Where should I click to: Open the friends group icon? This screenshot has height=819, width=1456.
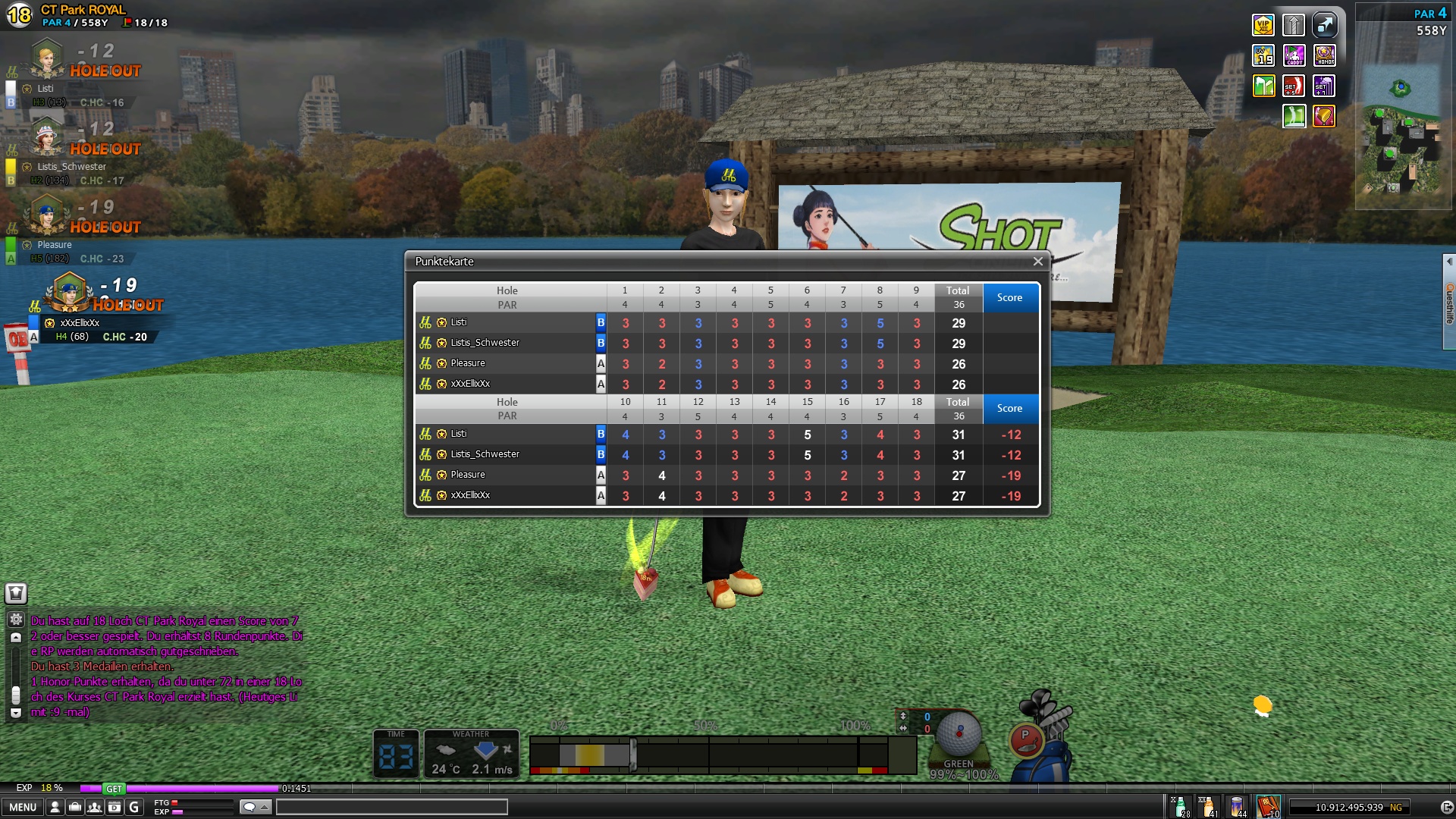pyautogui.click(x=95, y=808)
